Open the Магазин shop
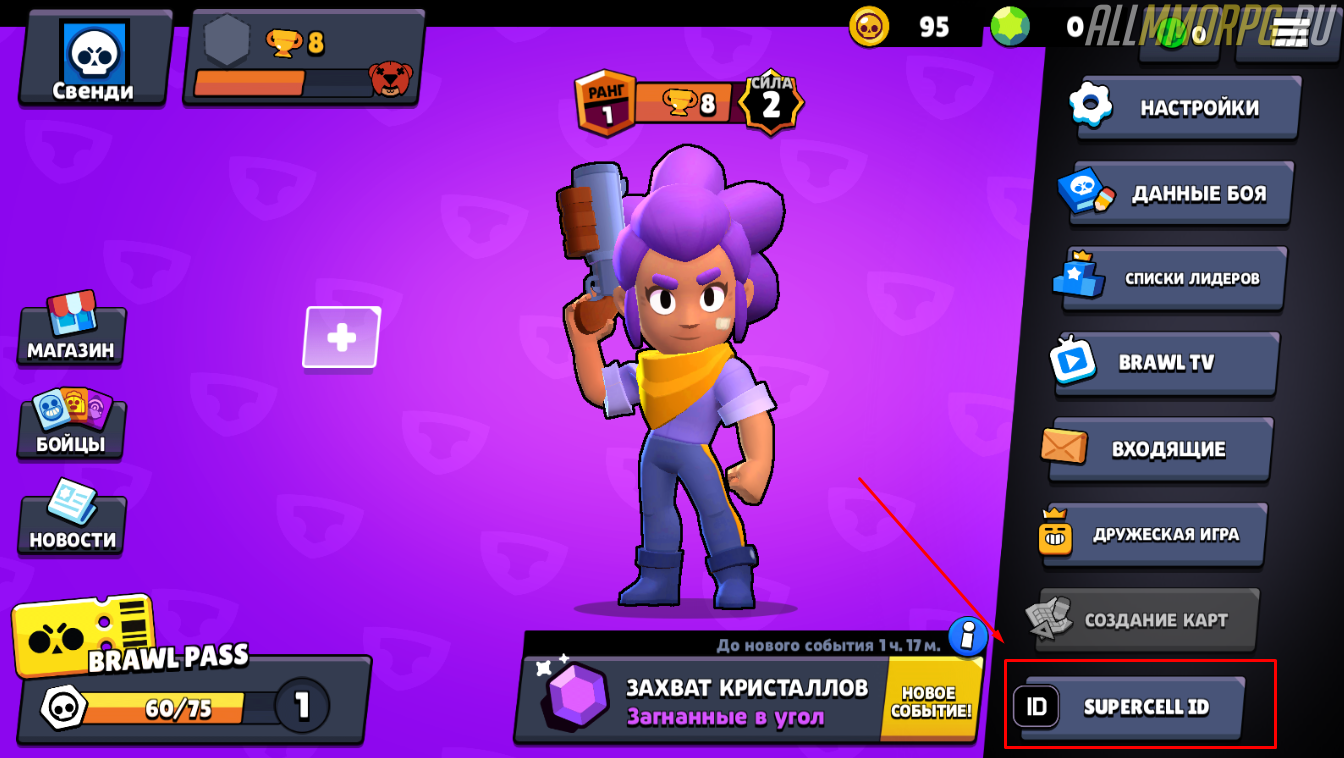Viewport: 1344px width, 758px height. click(71, 330)
